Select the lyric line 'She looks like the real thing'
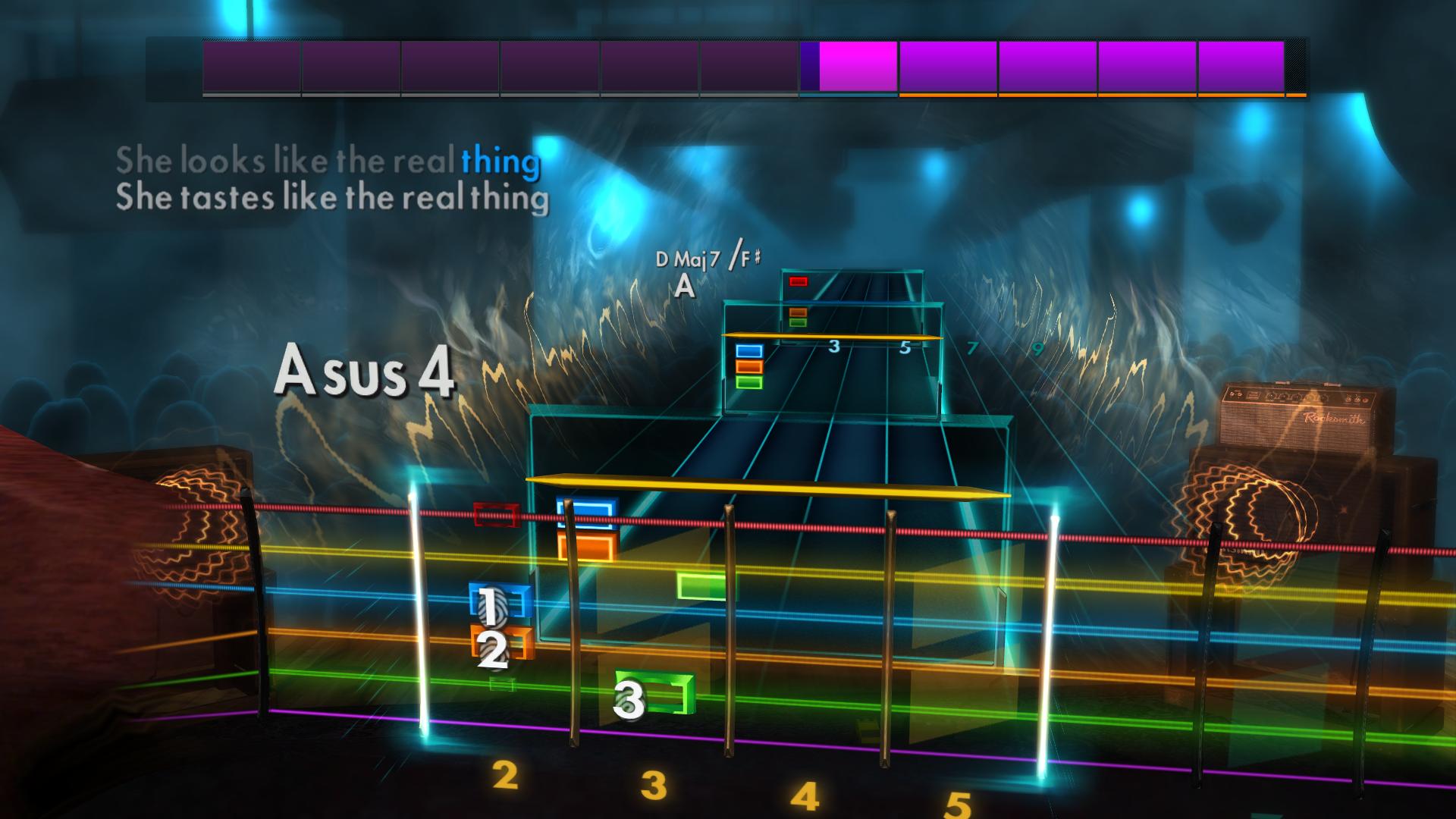Image resolution: width=1456 pixels, height=819 pixels. tap(328, 160)
